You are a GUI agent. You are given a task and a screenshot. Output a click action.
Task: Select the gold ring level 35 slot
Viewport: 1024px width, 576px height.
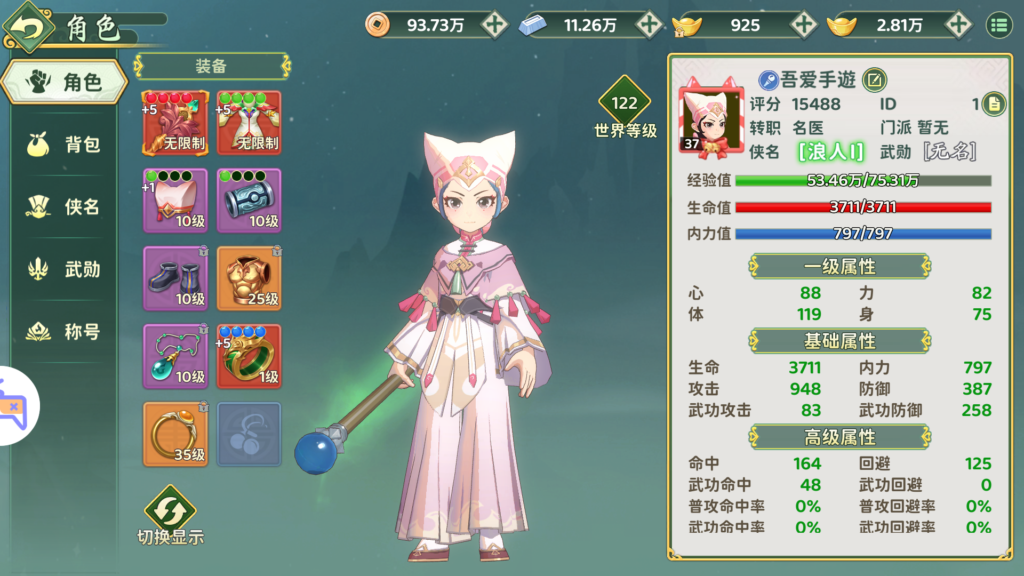coord(175,435)
